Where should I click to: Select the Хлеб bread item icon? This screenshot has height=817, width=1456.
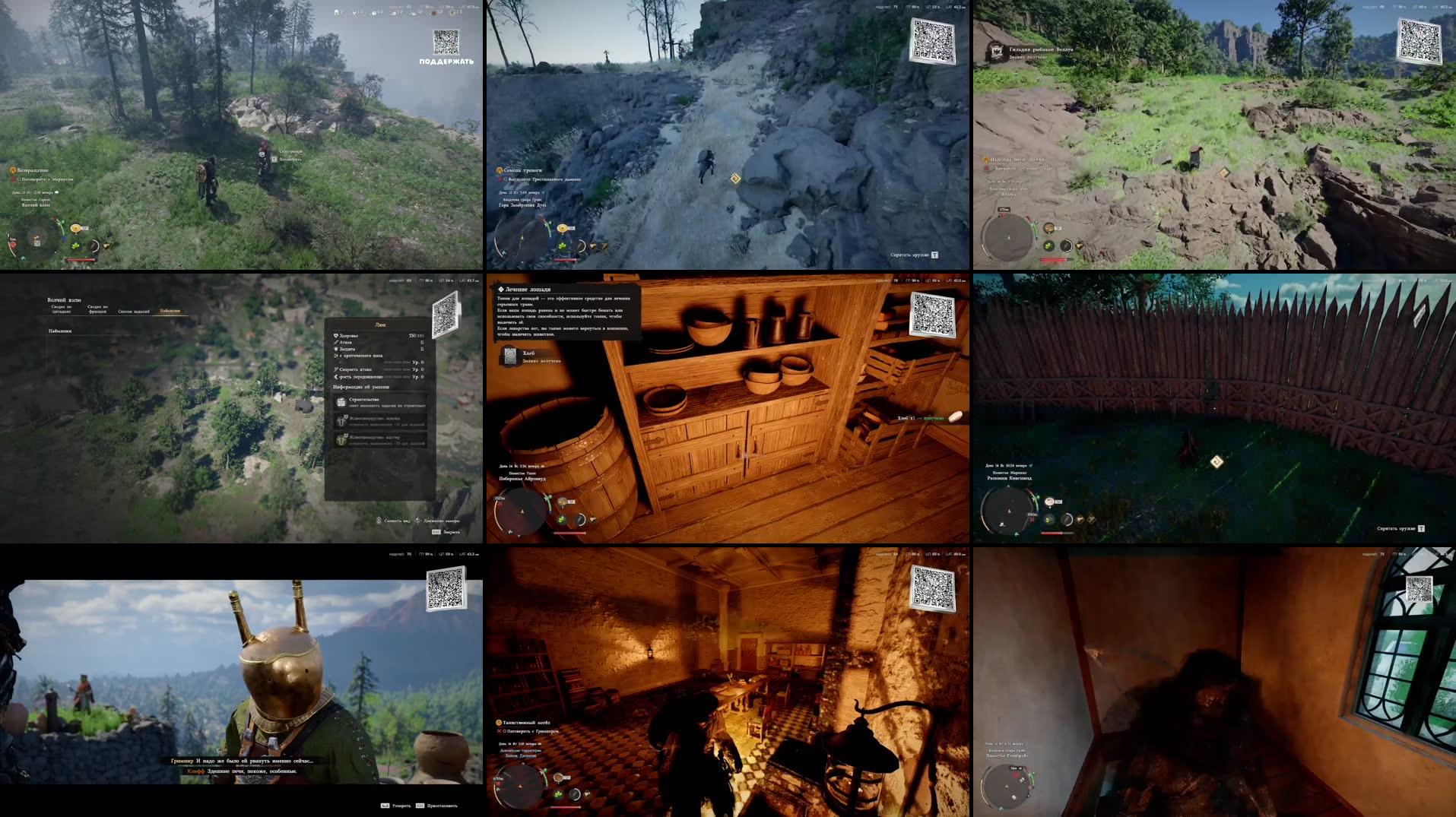pyautogui.click(x=509, y=356)
